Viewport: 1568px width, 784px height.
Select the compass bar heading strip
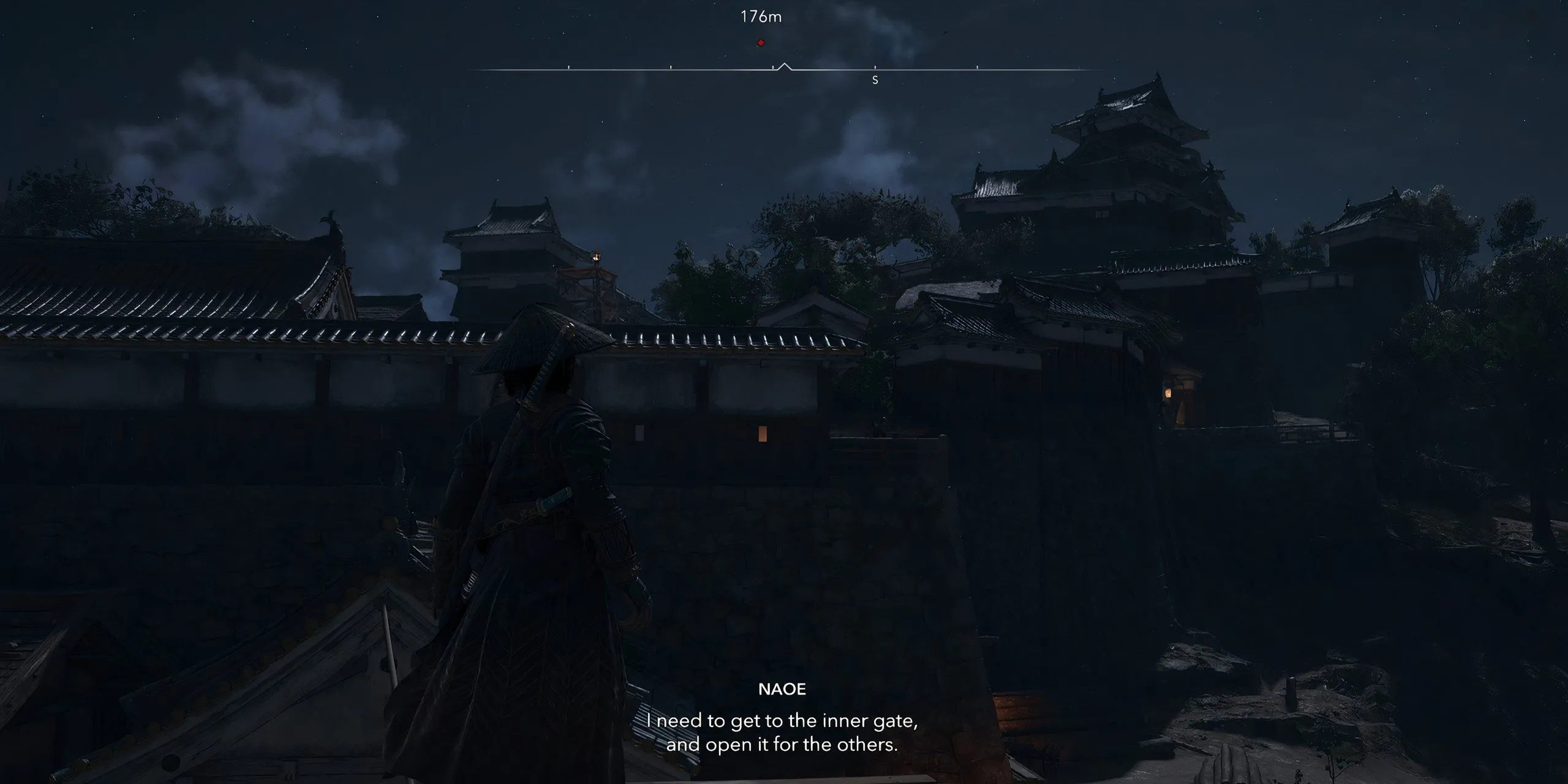coord(784,70)
